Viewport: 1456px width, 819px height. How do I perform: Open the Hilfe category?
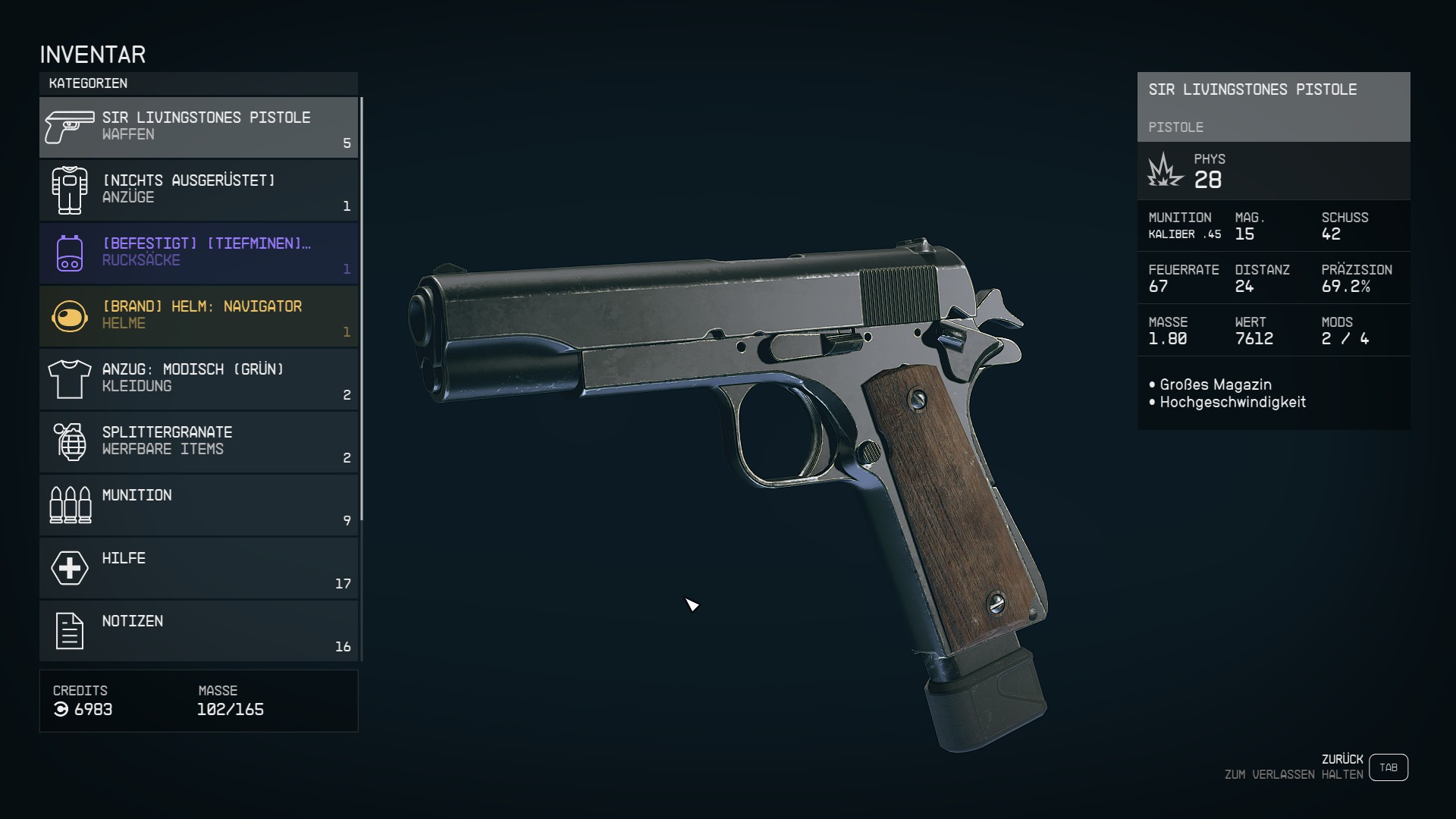(x=199, y=568)
